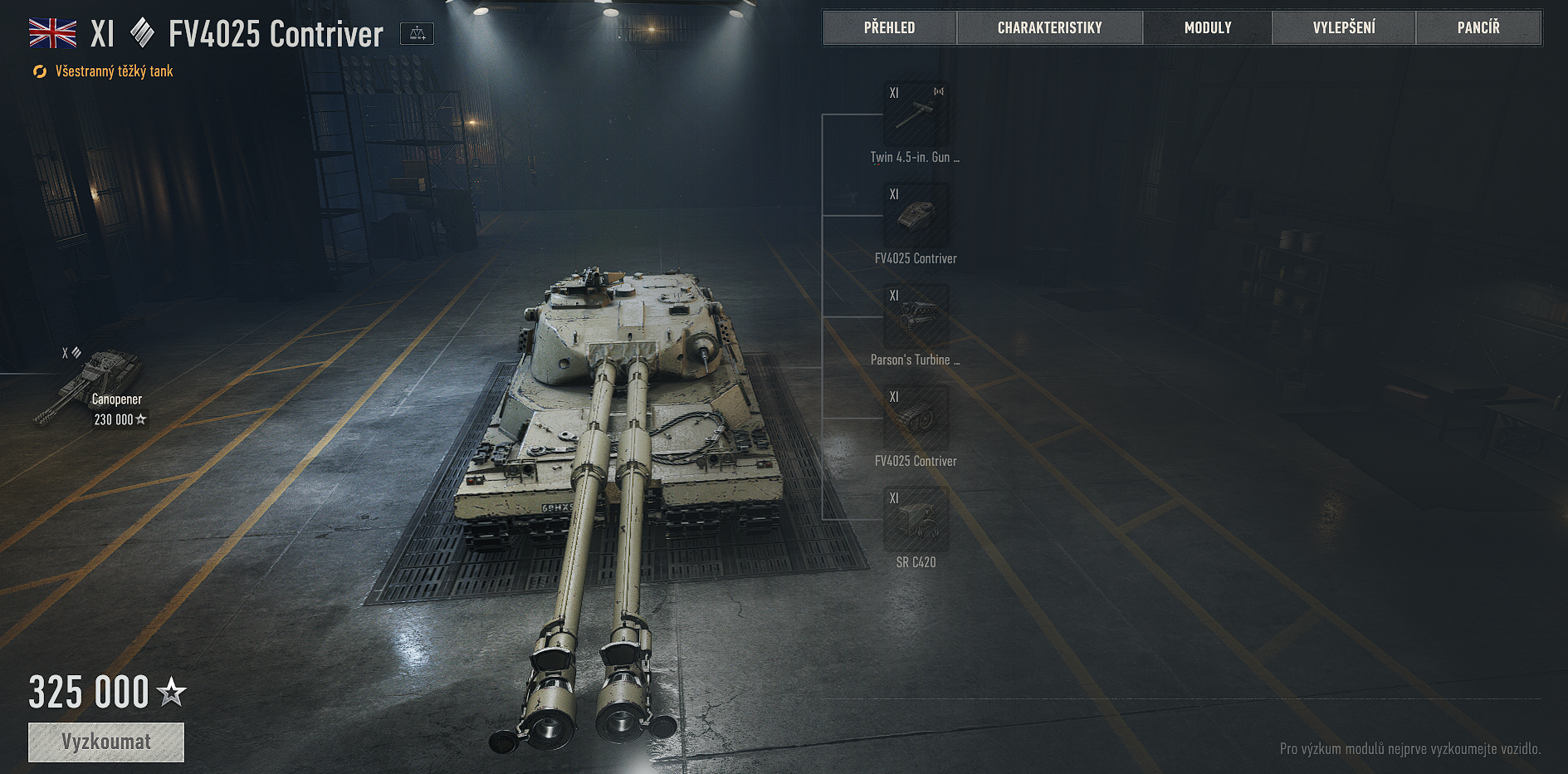
Task: Pick the FV4025 Contriver tracks module
Action: [x=916, y=419]
